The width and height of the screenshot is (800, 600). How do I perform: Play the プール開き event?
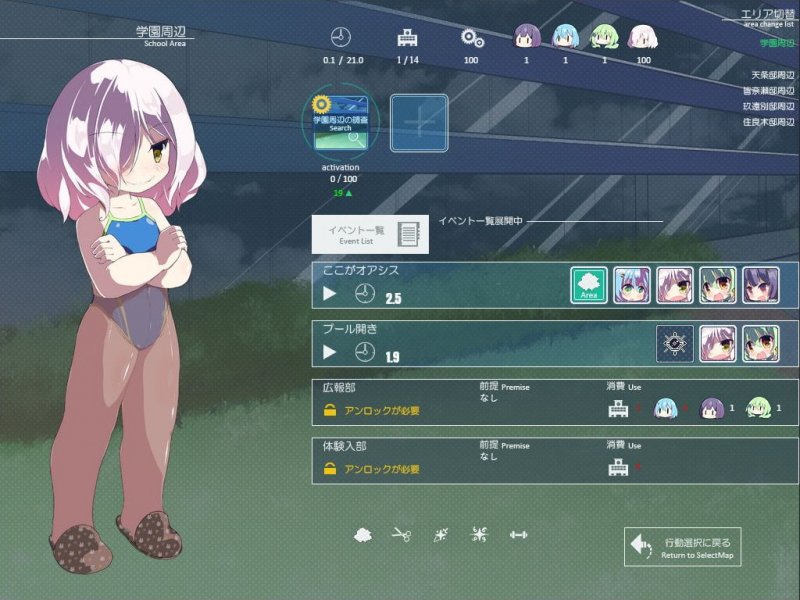(330, 352)
